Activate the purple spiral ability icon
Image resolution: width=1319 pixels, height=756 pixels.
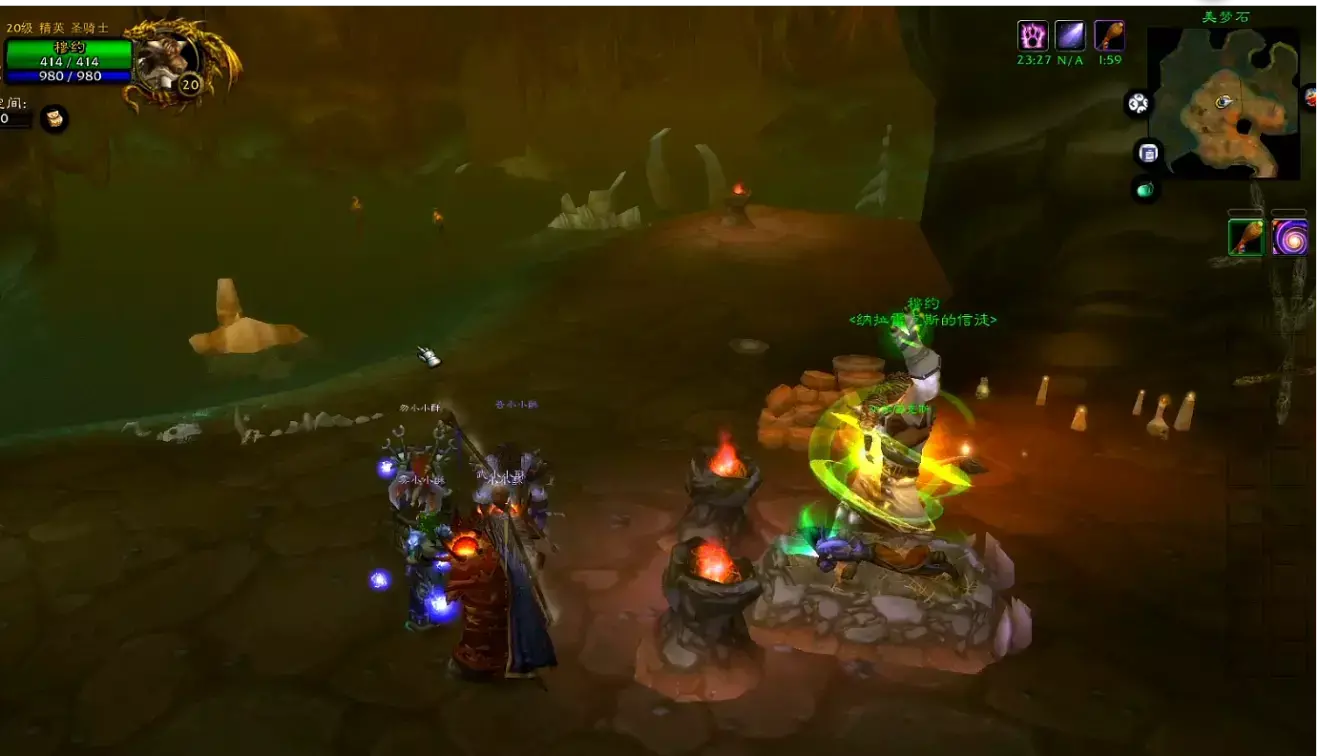(x=1290, y=238)
